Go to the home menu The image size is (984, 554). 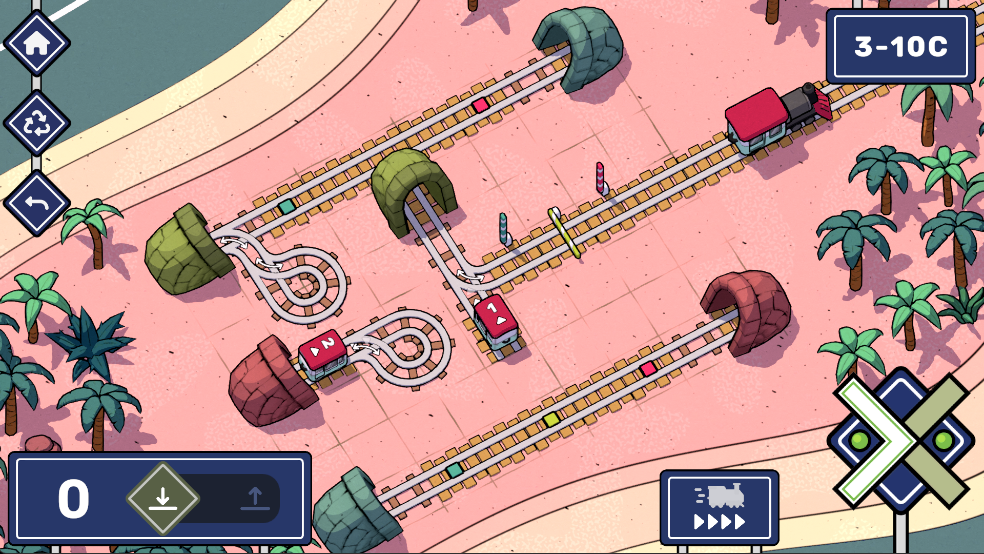[37, 44]
